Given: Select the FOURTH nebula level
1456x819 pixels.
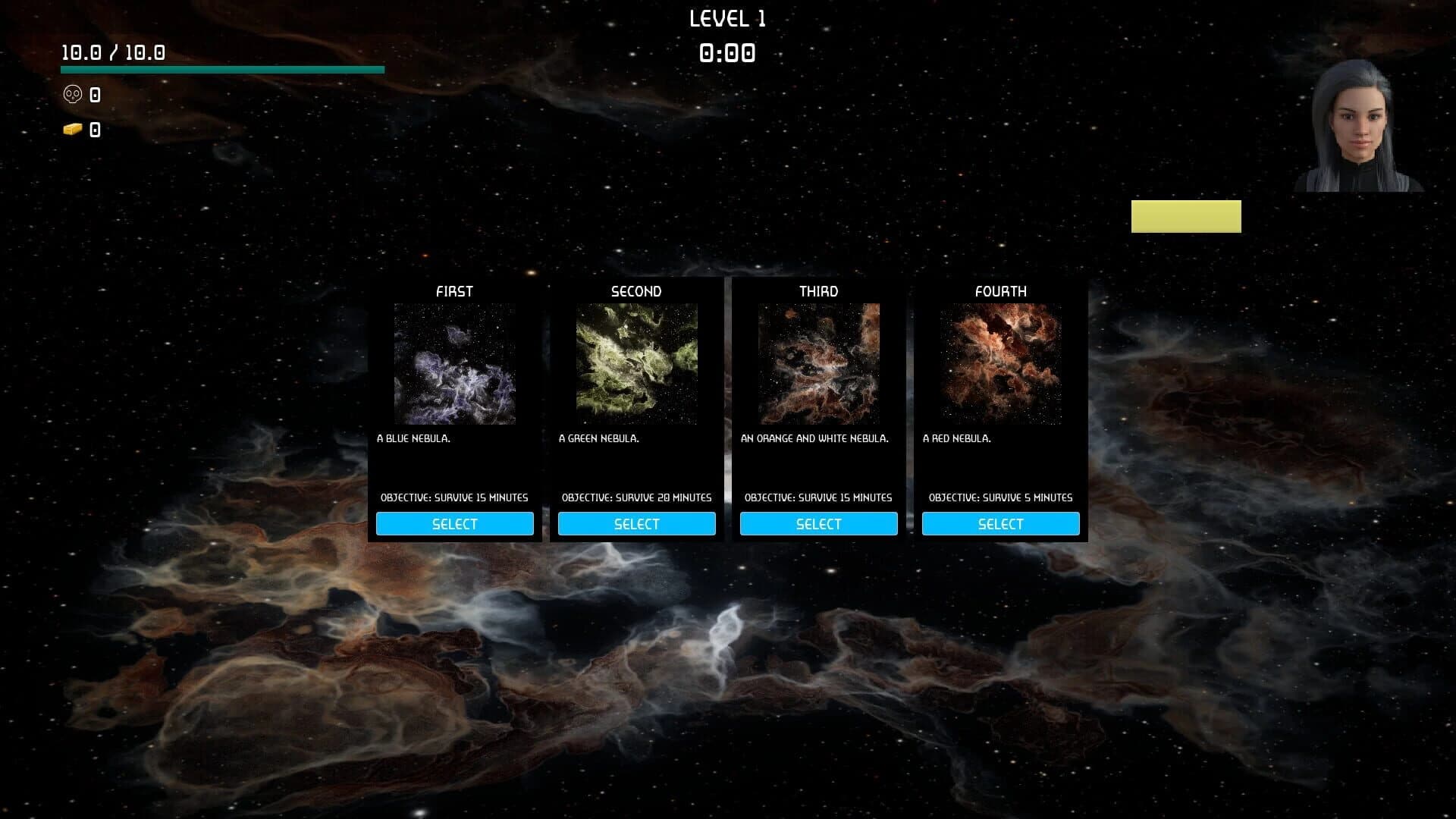Looking at the screenshot, I should pyautogui.click(x=1000, y=523).
